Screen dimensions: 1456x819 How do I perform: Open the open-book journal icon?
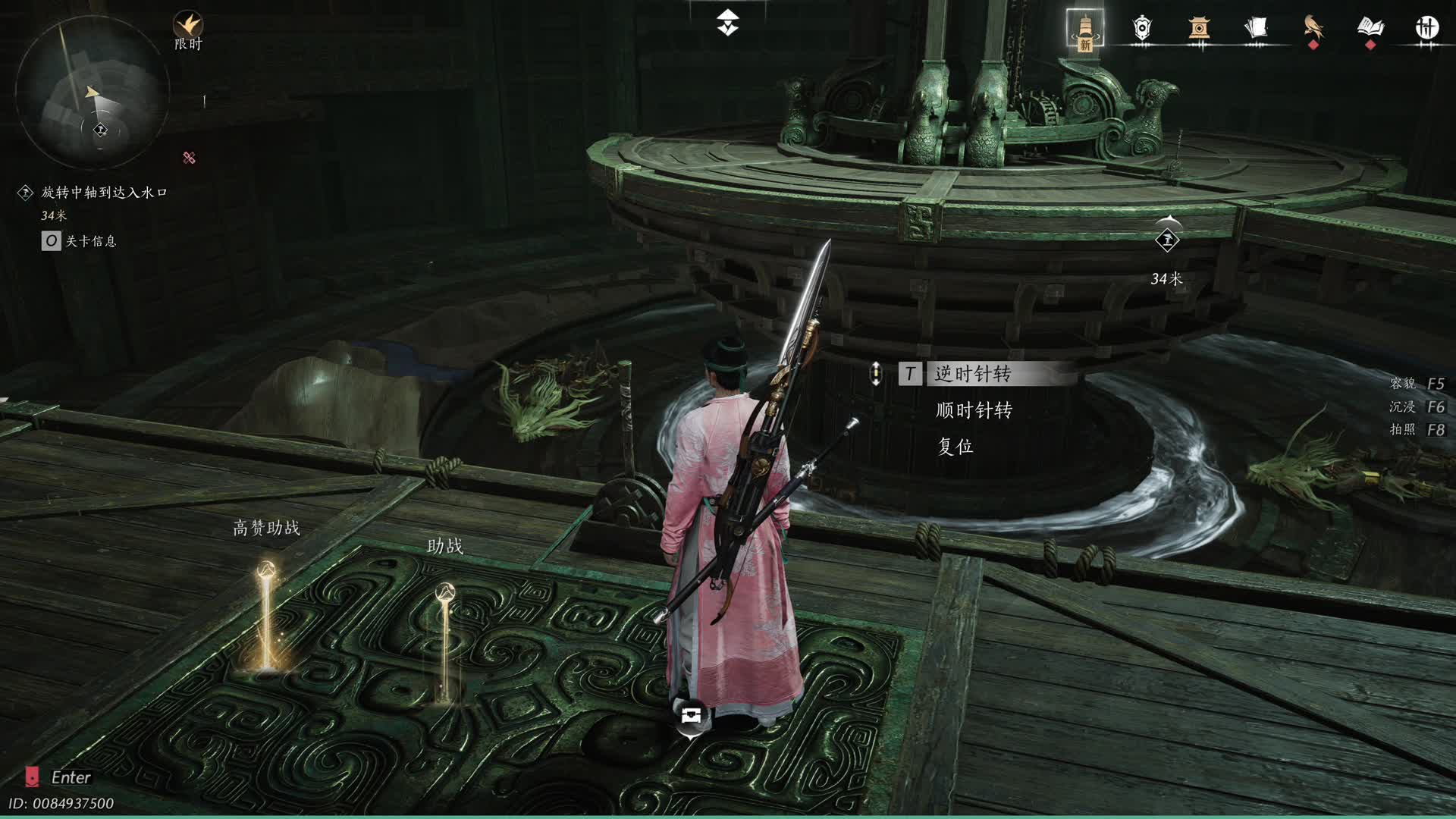tap(1370, 29)
